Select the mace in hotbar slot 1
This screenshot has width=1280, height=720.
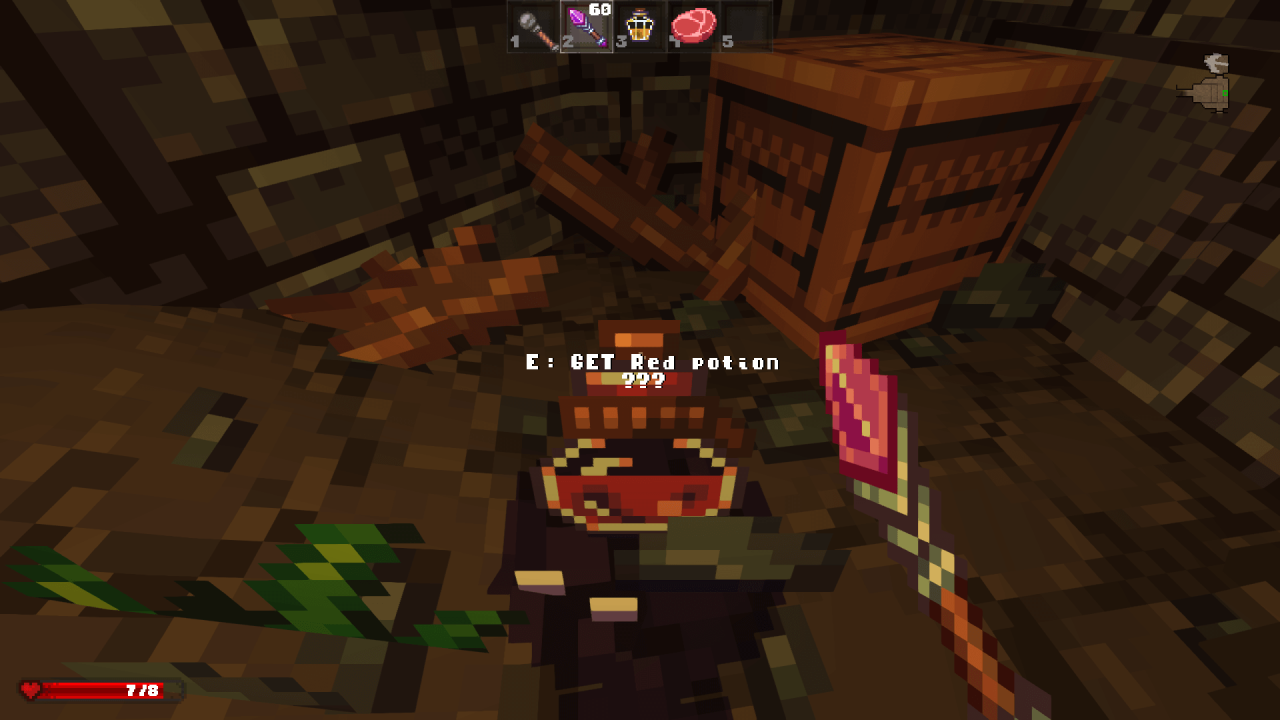coord(531,27)
